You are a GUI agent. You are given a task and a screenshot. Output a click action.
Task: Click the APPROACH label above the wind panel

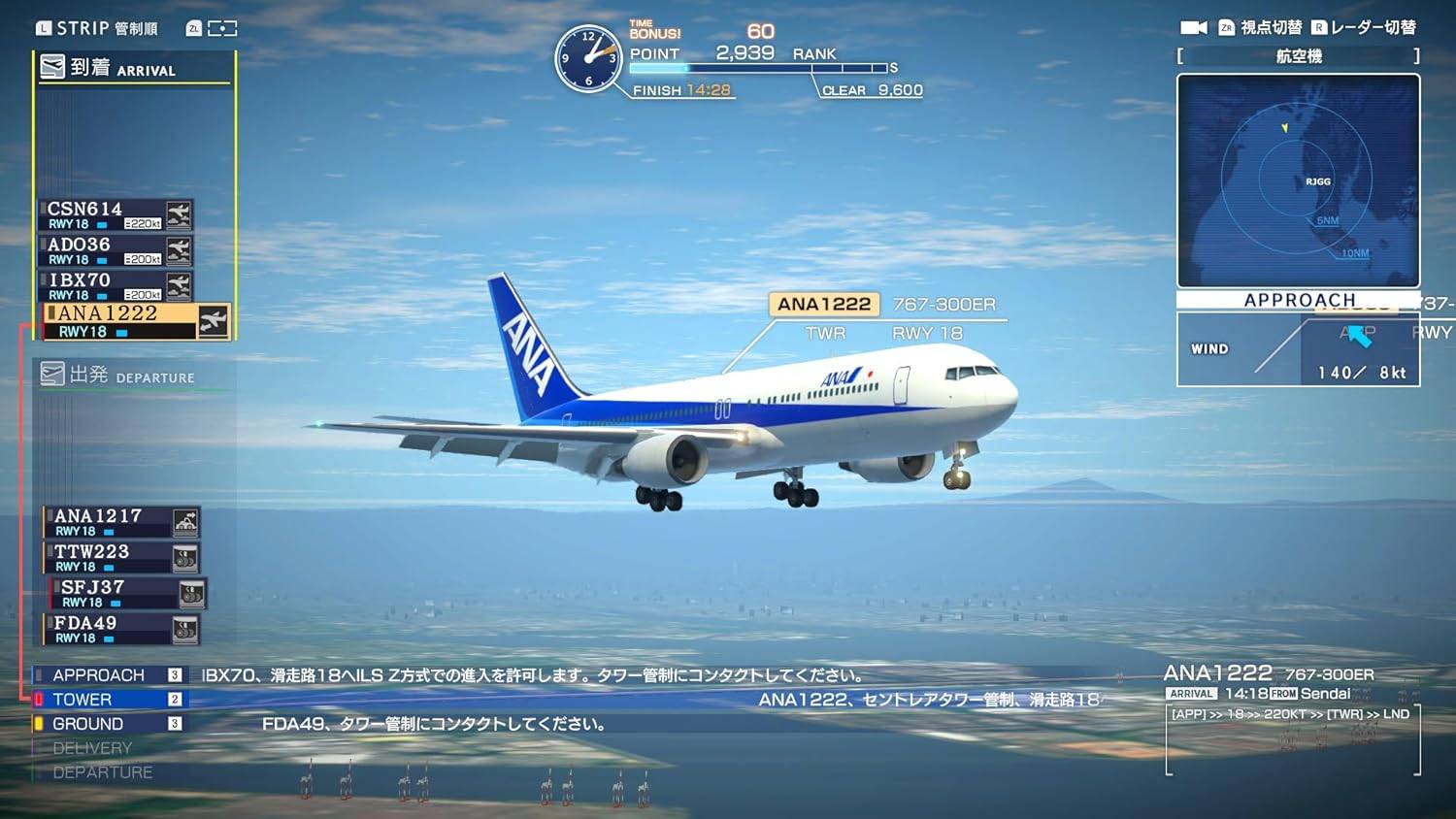[1301, 300]
